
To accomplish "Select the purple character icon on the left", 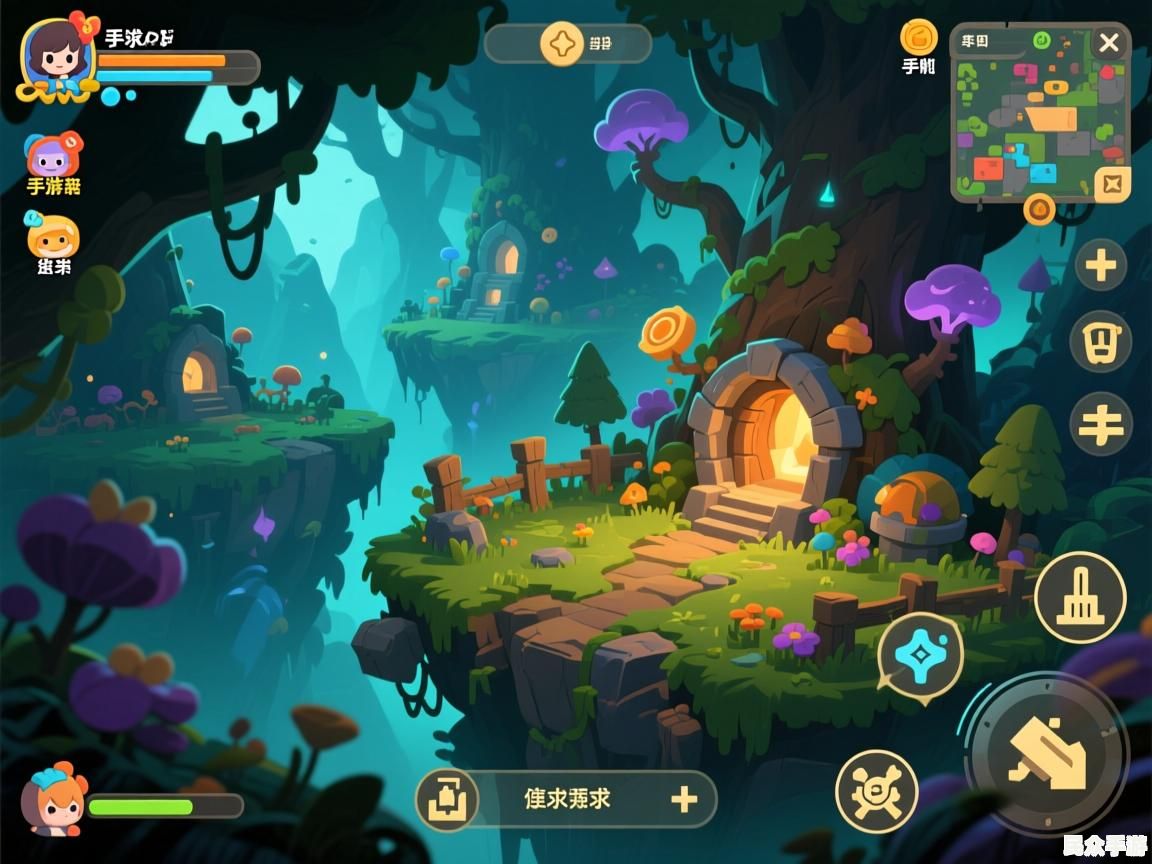I will pyautogui.click(x=52, y=157).
